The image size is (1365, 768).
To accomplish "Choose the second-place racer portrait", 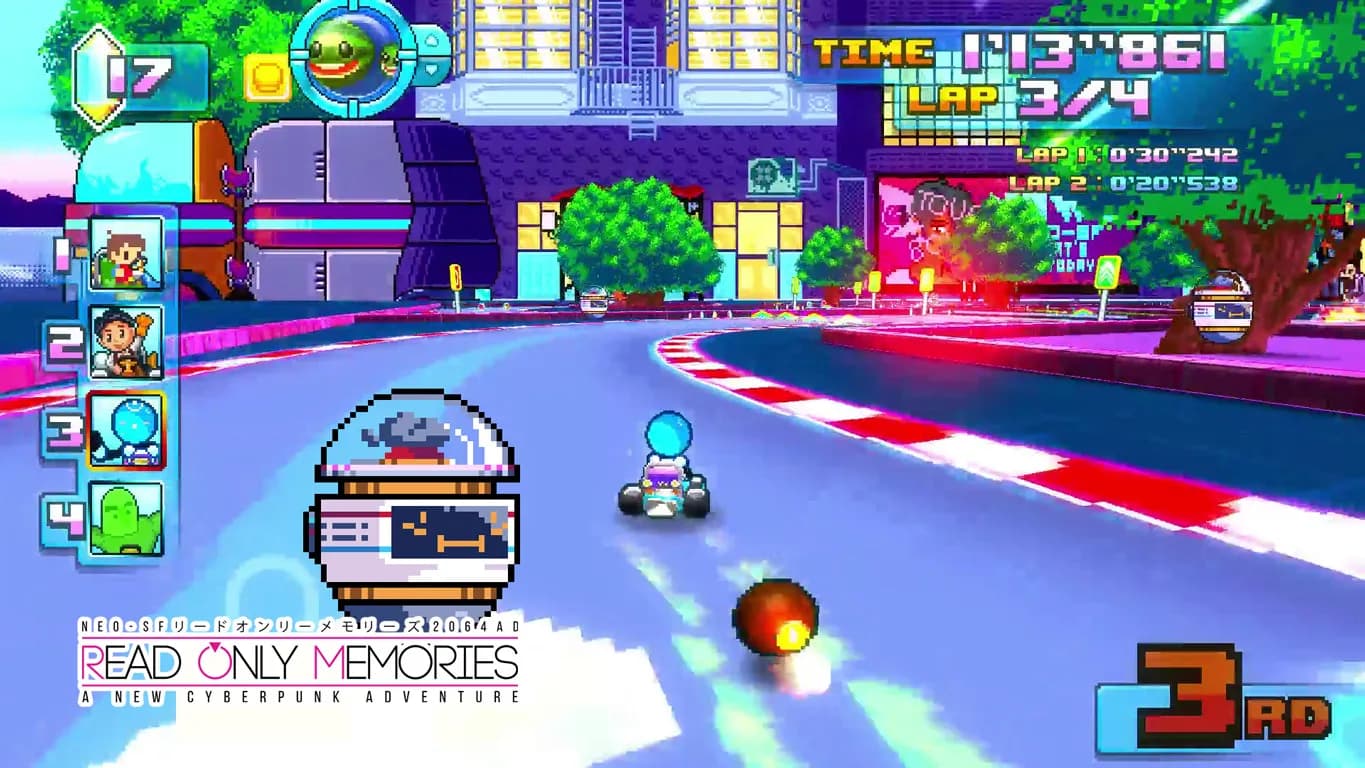I will coord(126,342).
